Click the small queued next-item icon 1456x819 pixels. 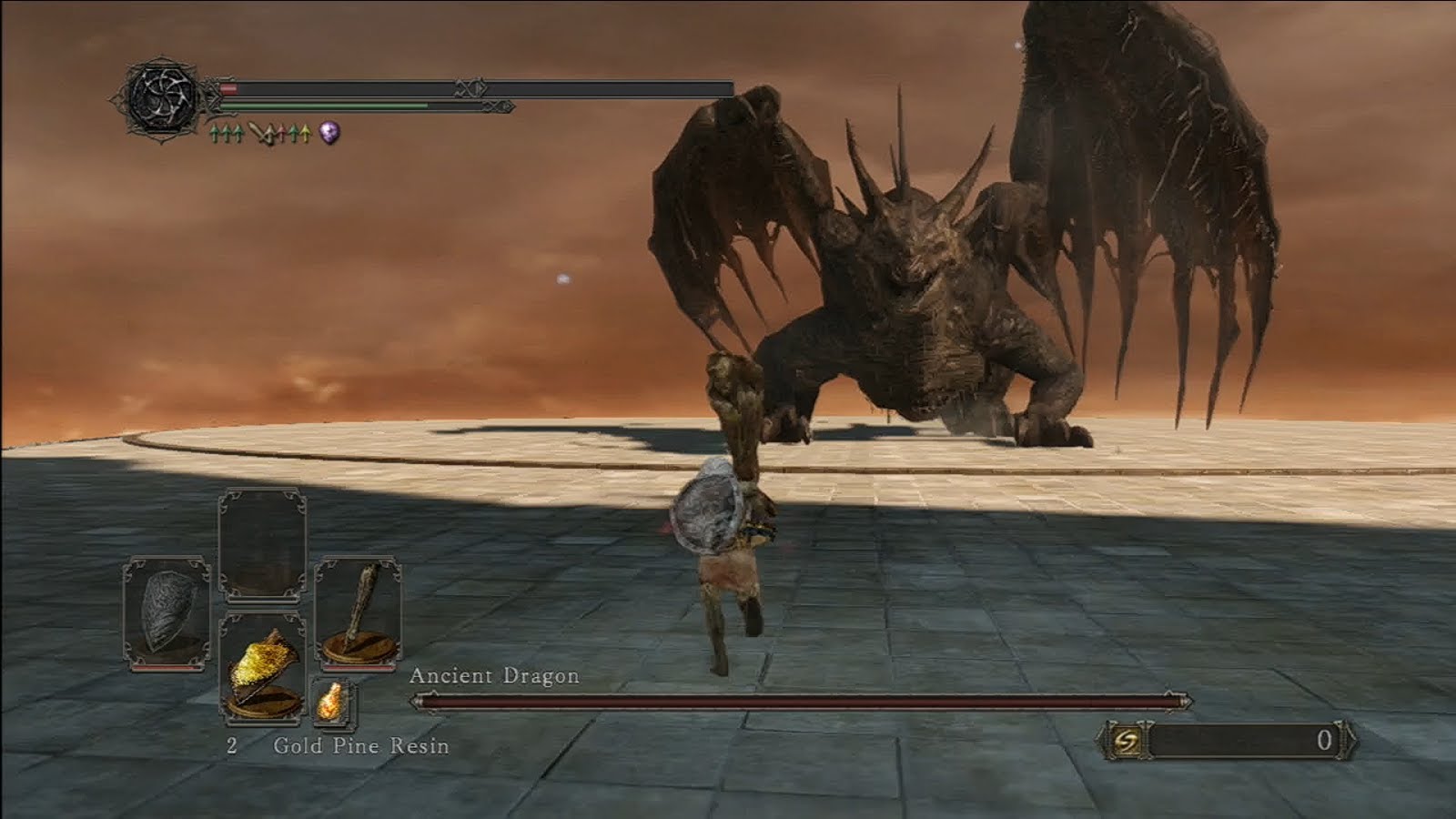click(x=333, y=703)
